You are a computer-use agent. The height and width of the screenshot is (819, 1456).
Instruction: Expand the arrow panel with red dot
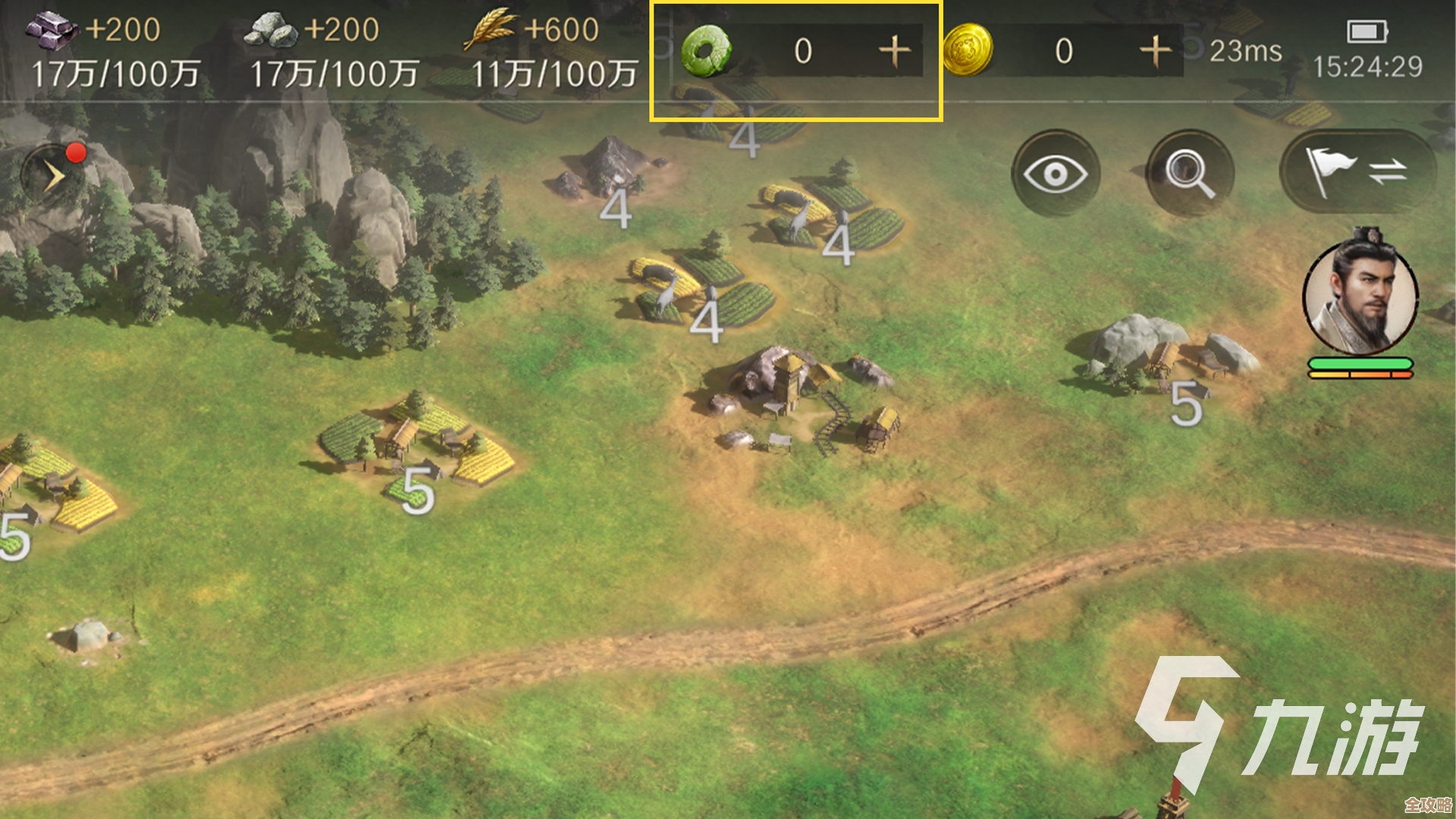tap(53, 176)
